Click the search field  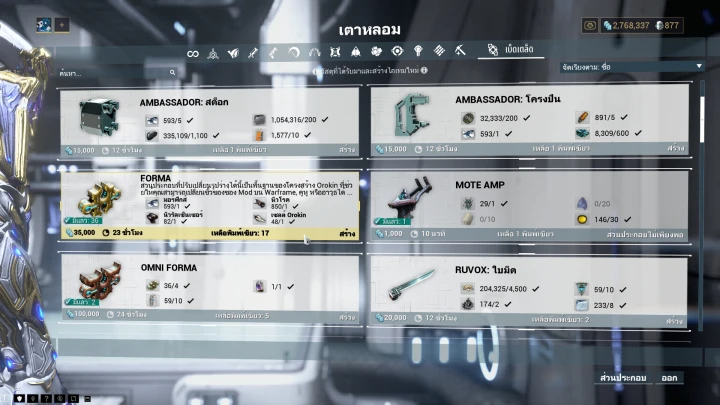(115, 73)
